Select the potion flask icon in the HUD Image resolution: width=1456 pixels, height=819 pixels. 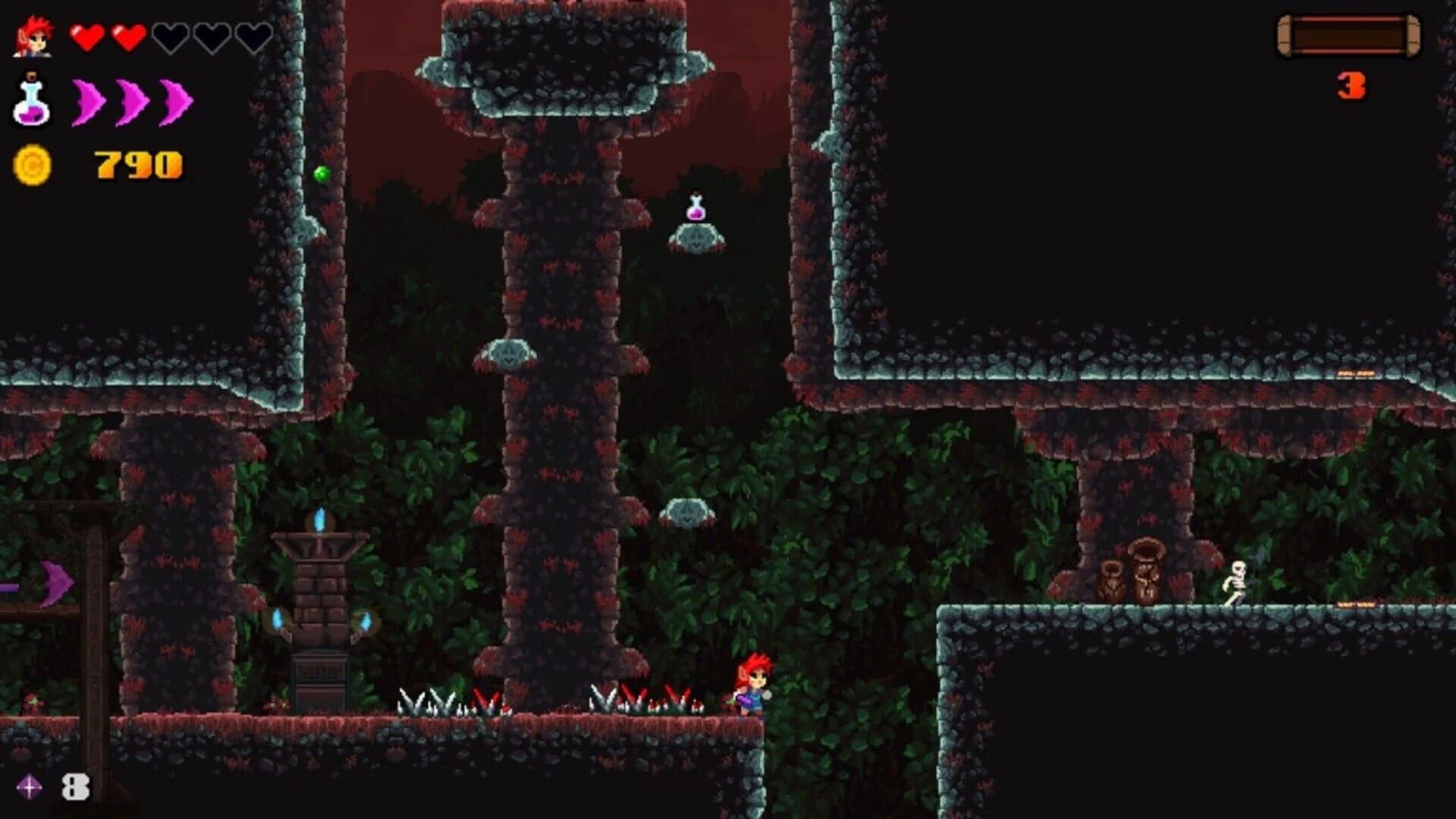(x=32, y=102)
